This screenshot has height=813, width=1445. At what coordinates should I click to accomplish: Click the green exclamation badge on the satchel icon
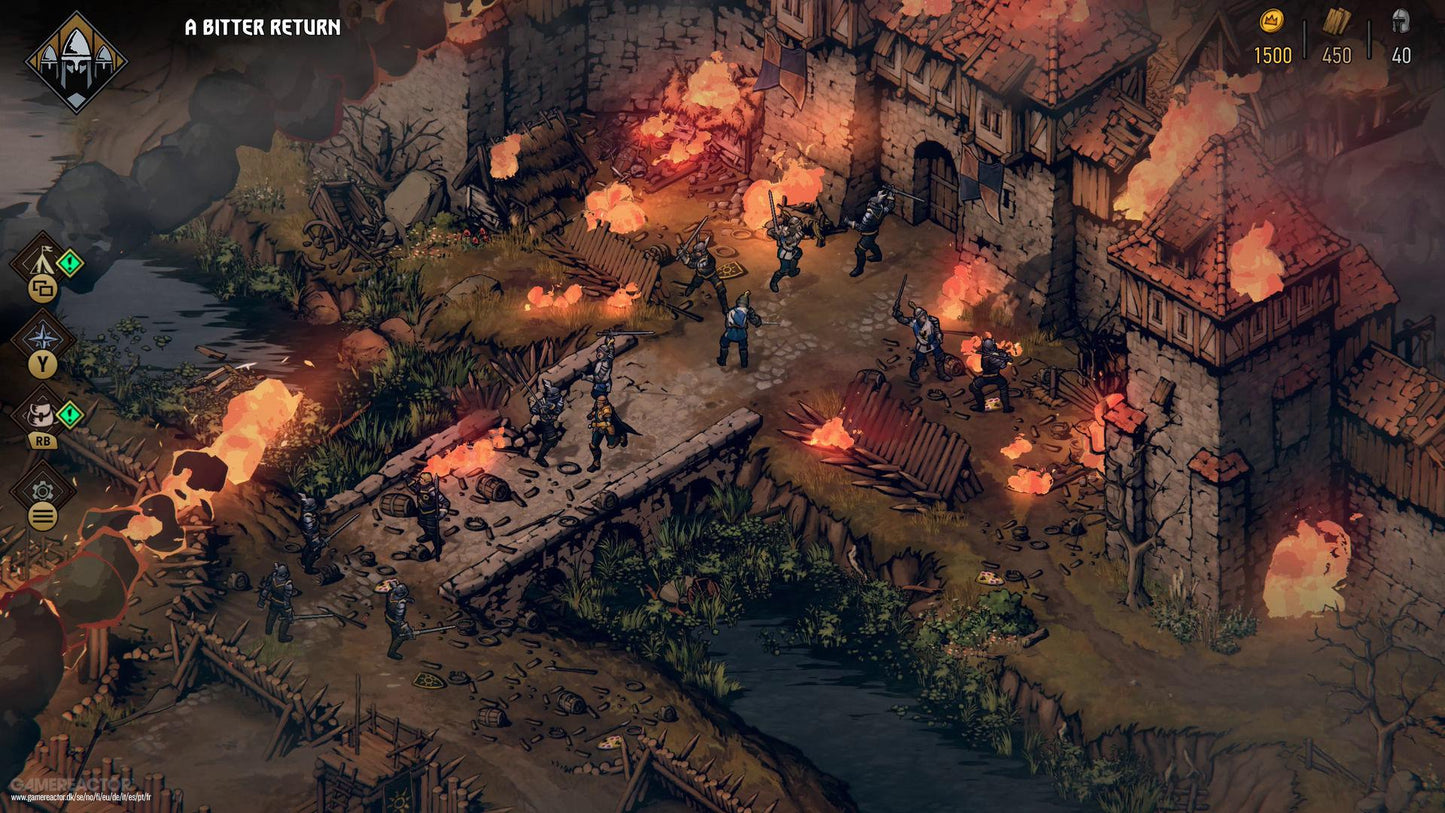(x=69, y=416)
